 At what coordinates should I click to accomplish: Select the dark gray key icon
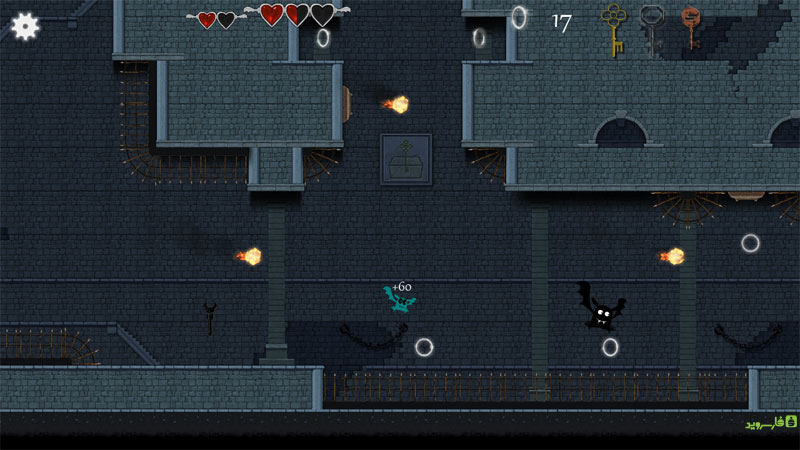pyautogui.click(x=651, y=28)
